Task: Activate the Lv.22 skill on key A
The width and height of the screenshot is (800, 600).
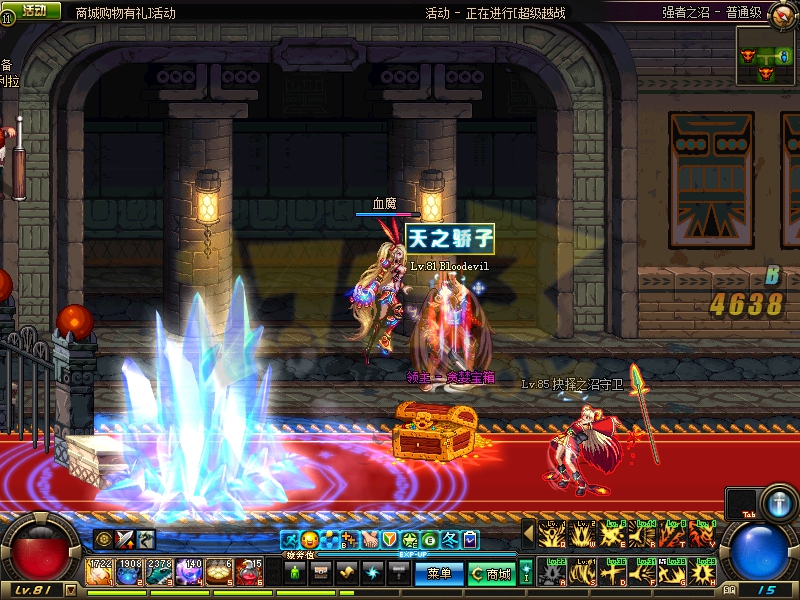Action: [553, 573]
